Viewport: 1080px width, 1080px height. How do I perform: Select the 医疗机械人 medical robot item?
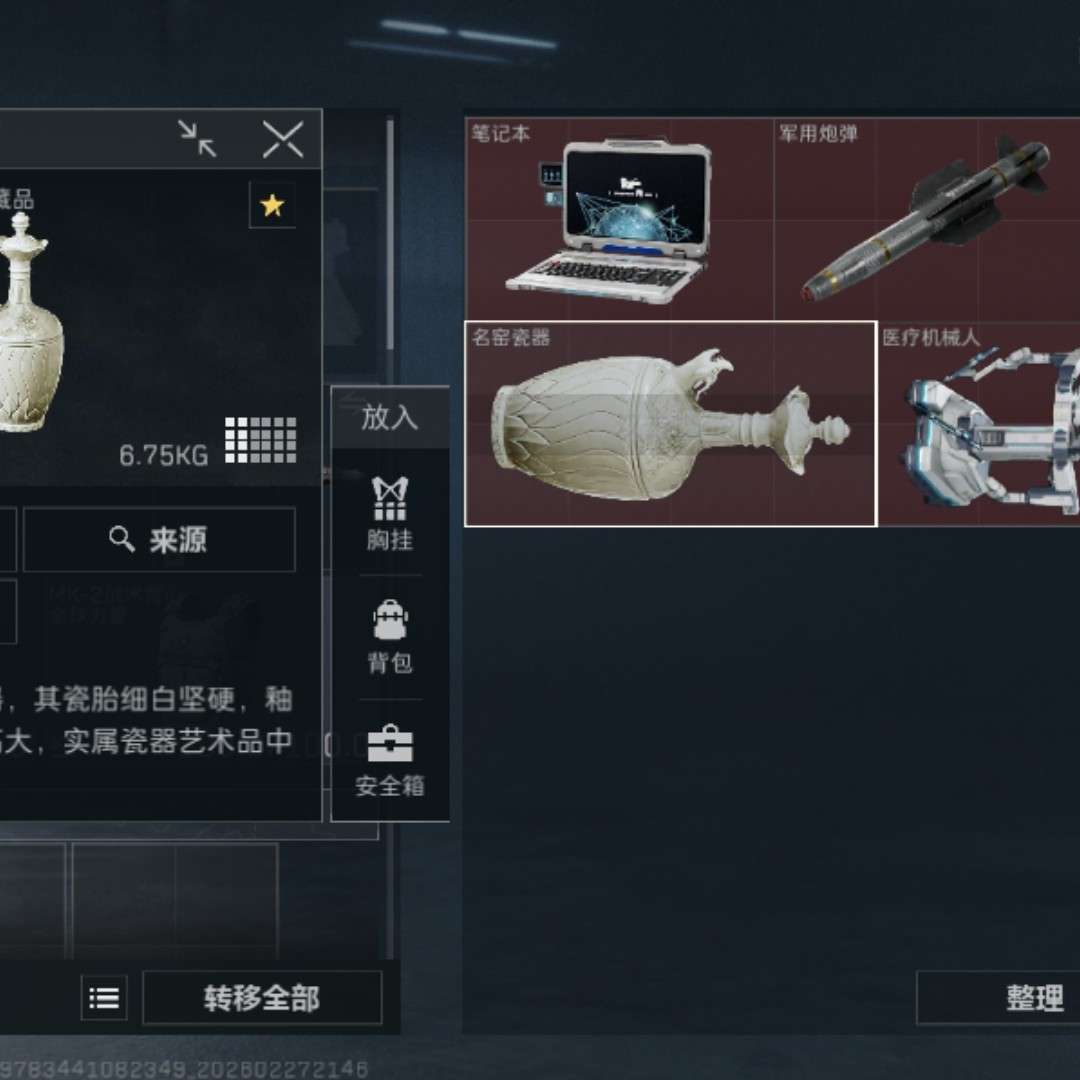pos(980,423)
